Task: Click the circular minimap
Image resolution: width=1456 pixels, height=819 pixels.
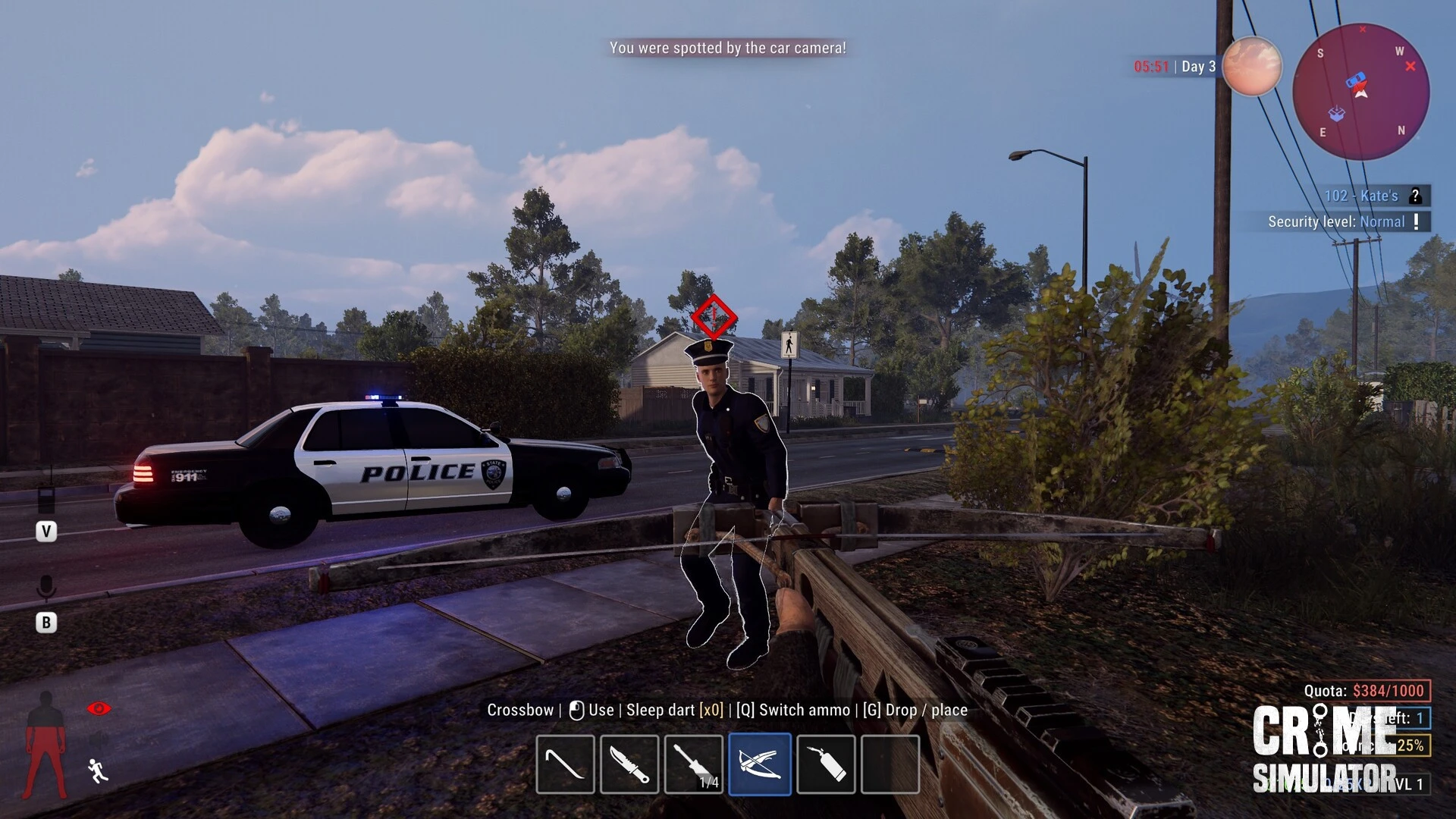Action: (1361, 92)
